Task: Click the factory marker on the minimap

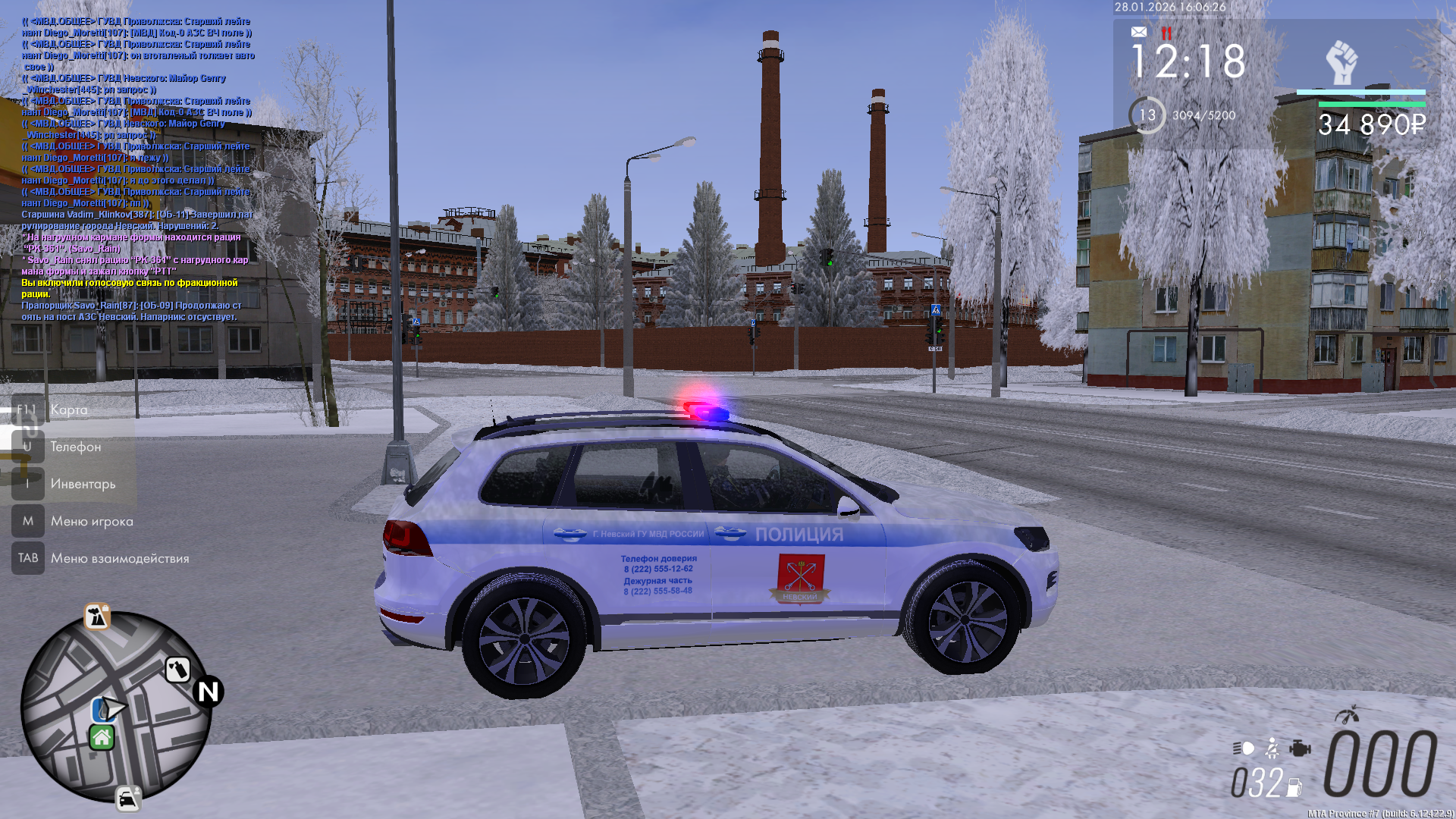Action: point(97,617)
